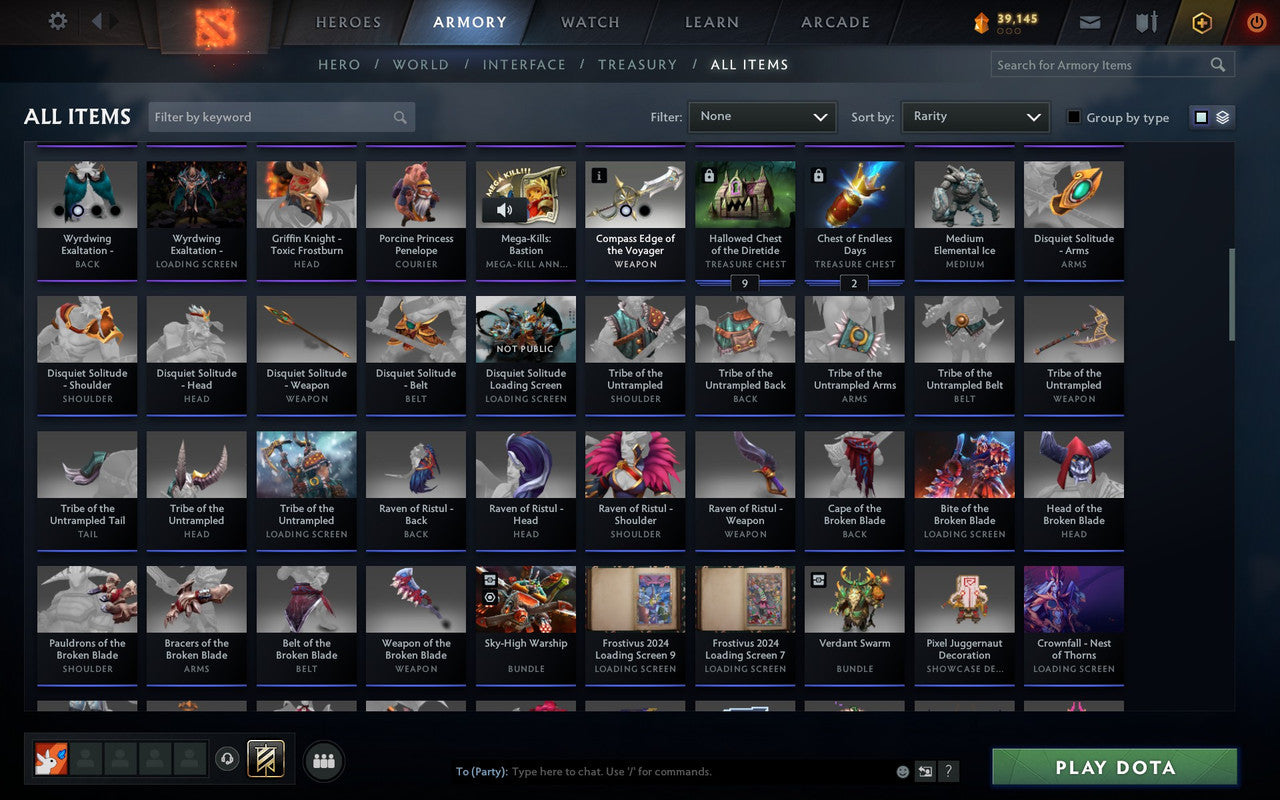Select TREASURY in the breadcrumb menu
Image resolution: width=1280 pixels, height=800 pixels.
pyautogui.click(x=637, y=64)
